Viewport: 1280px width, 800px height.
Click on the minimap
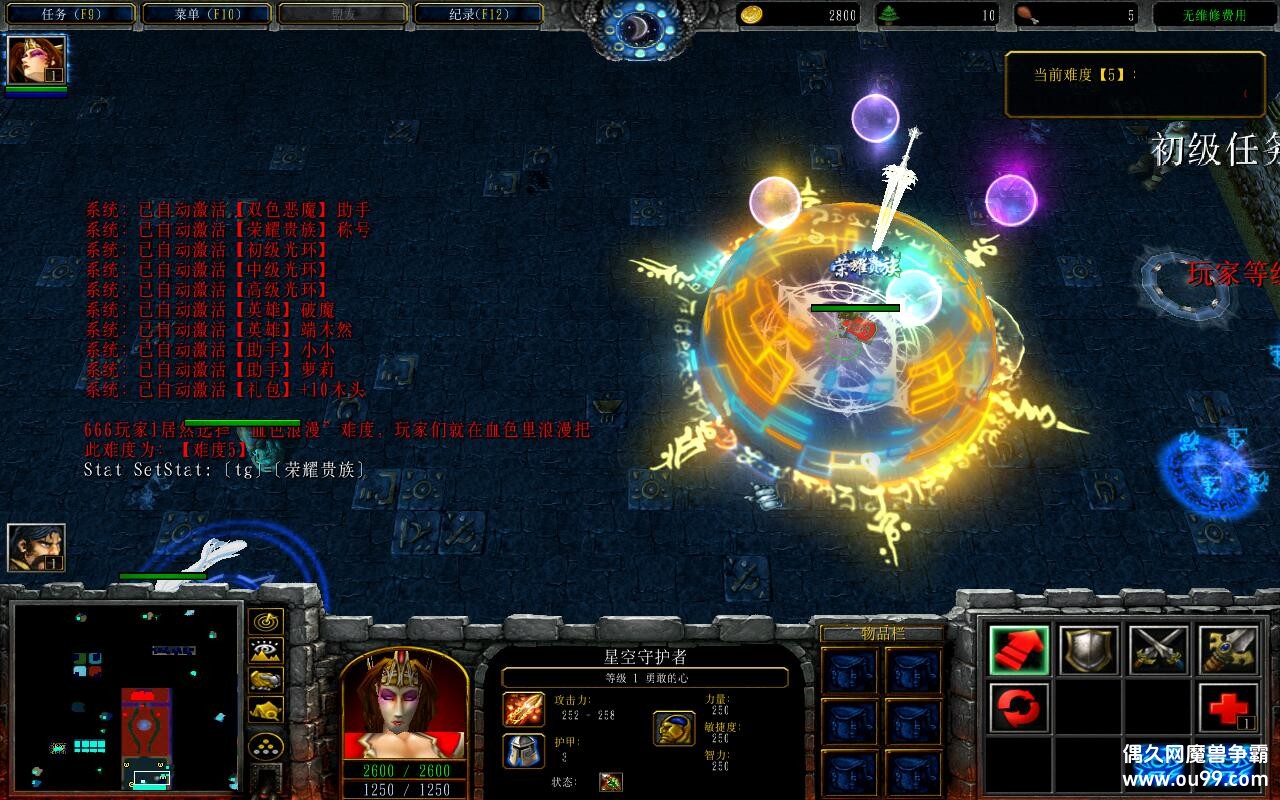pyautogui.click(x=126, y=696)
